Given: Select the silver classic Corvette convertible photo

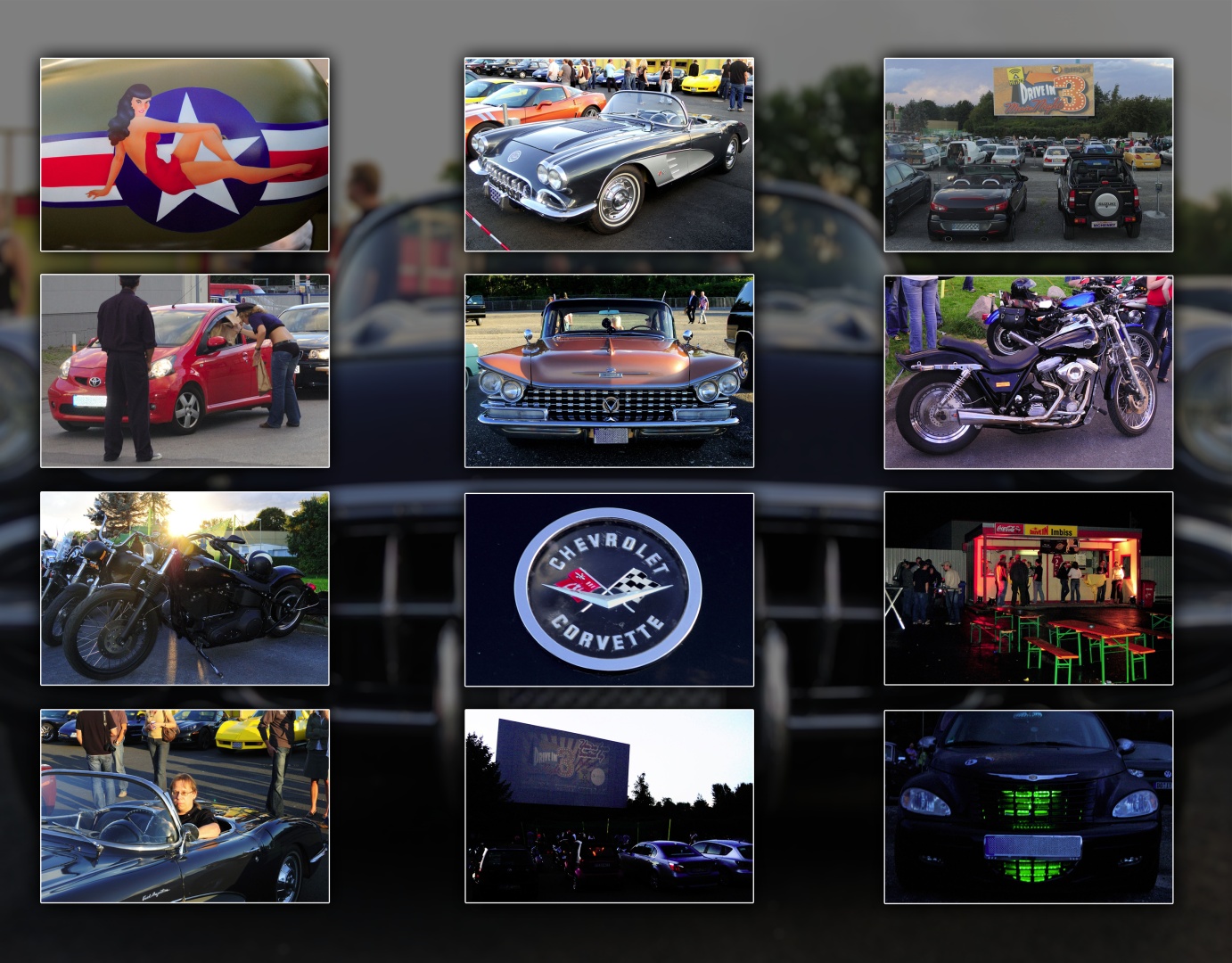Looking at the screenshot, I should coord(609,154).
